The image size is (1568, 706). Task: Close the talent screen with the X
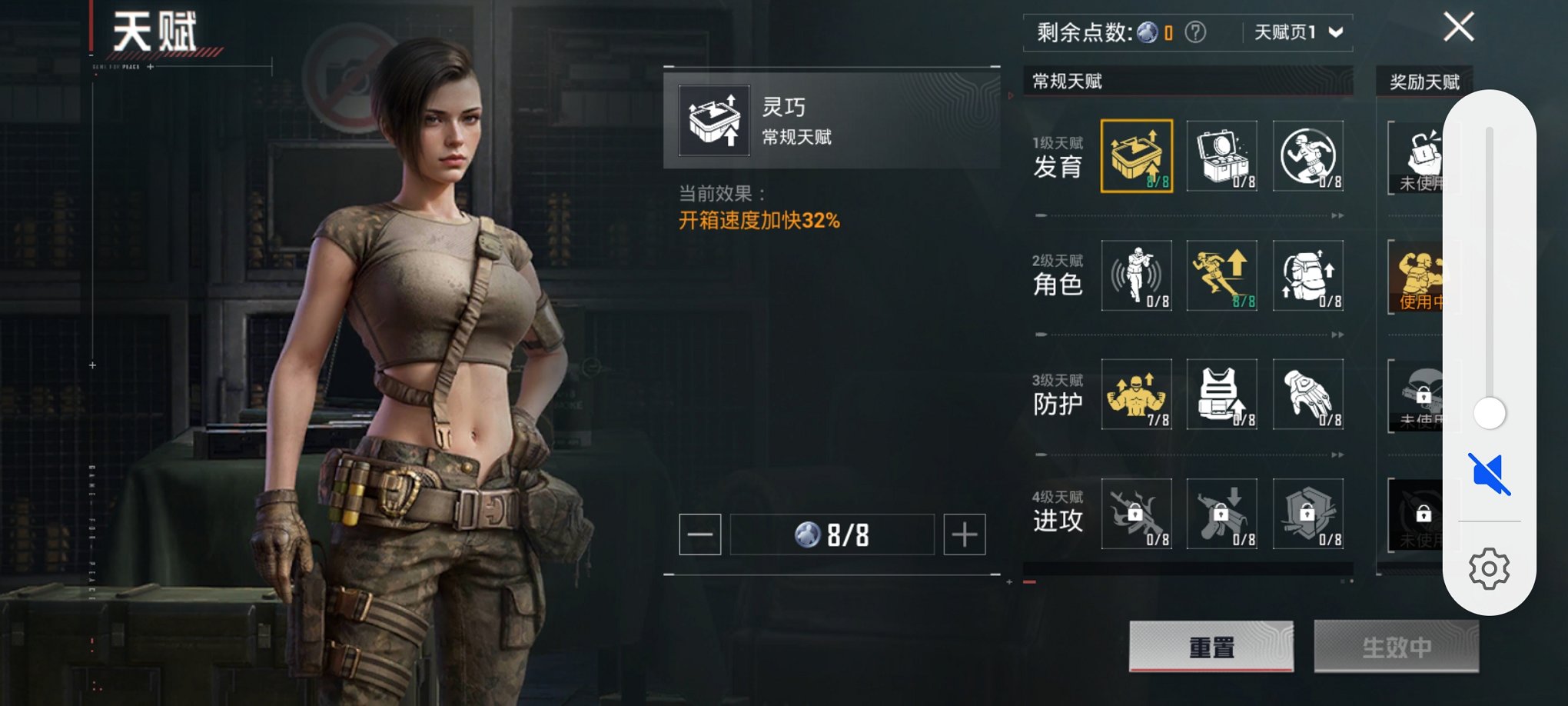pyautogui.click(x=1458, y=28)
